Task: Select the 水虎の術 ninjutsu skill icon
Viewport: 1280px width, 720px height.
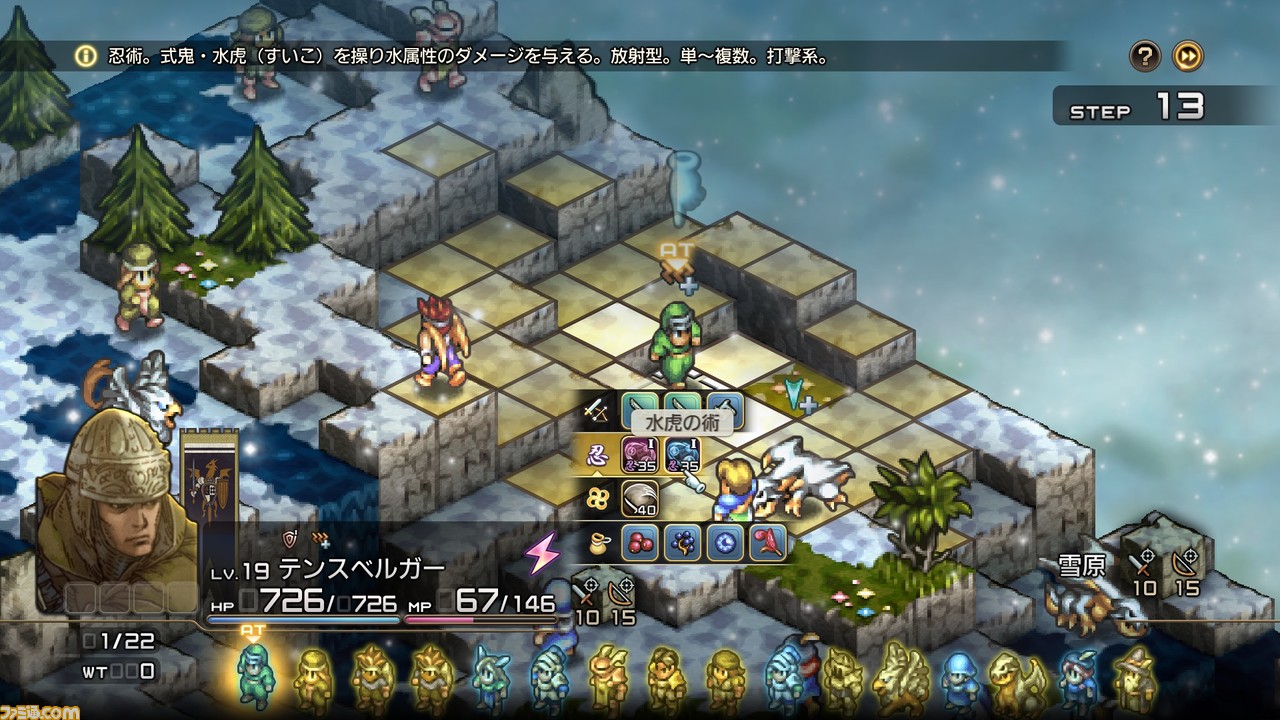Action: tap(682, 454)
